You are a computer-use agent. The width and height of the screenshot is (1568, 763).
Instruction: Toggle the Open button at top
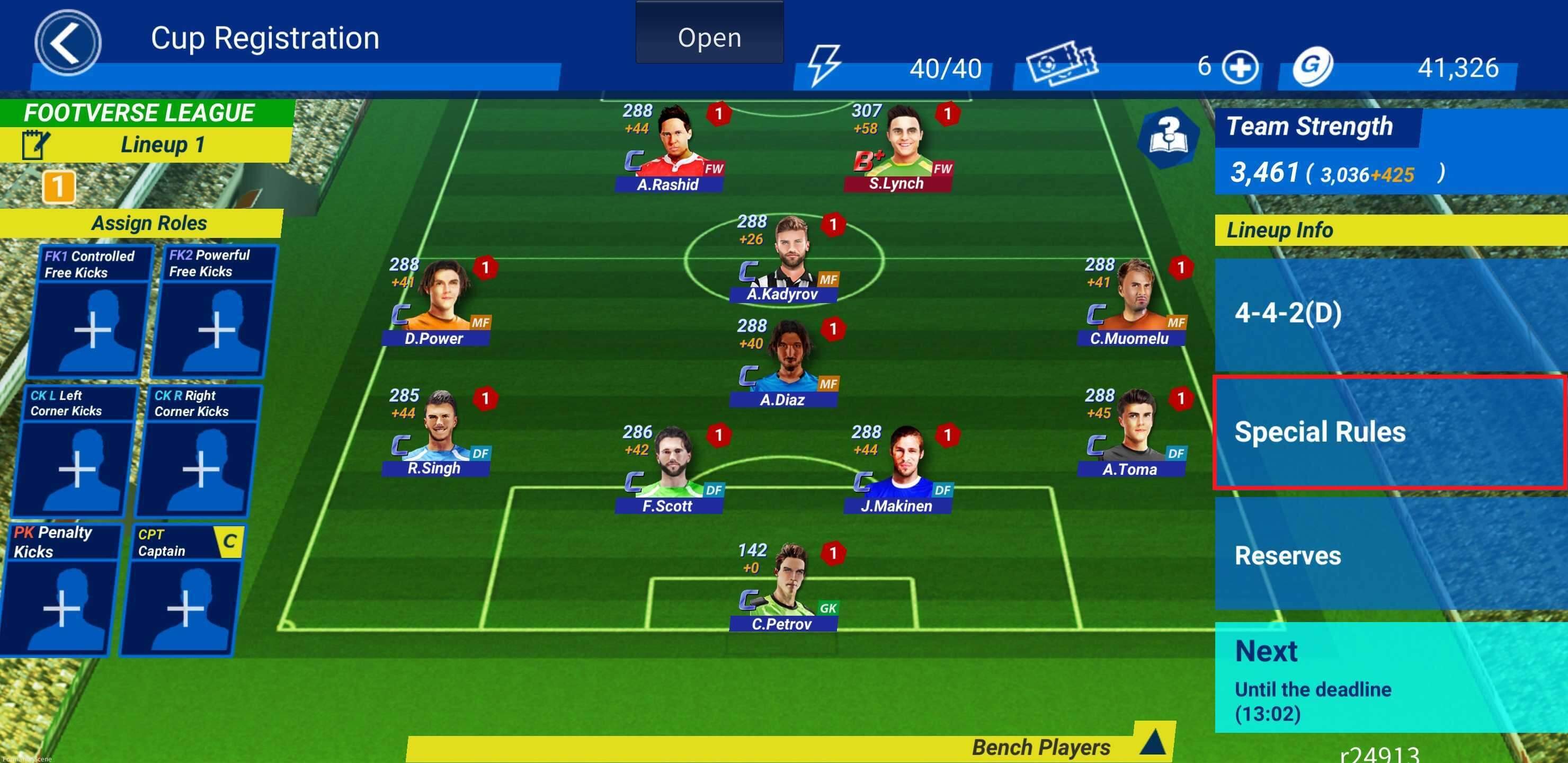pyautogui.click(x=709, y=37)
